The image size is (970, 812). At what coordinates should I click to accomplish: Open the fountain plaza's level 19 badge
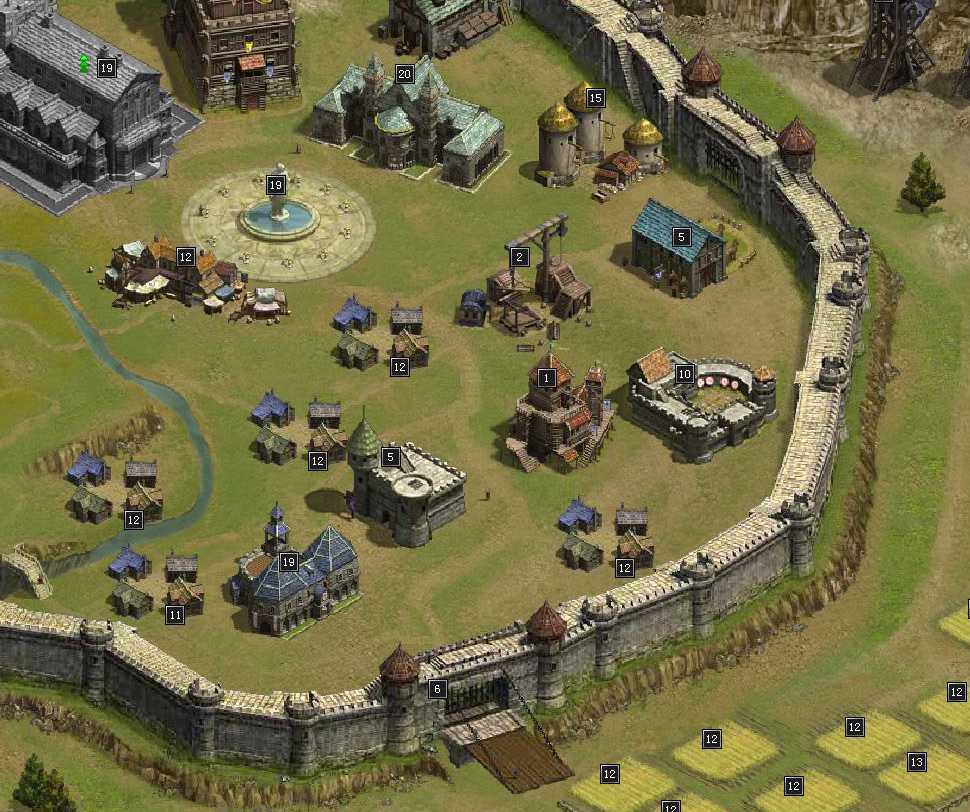[x=276, y=185]
